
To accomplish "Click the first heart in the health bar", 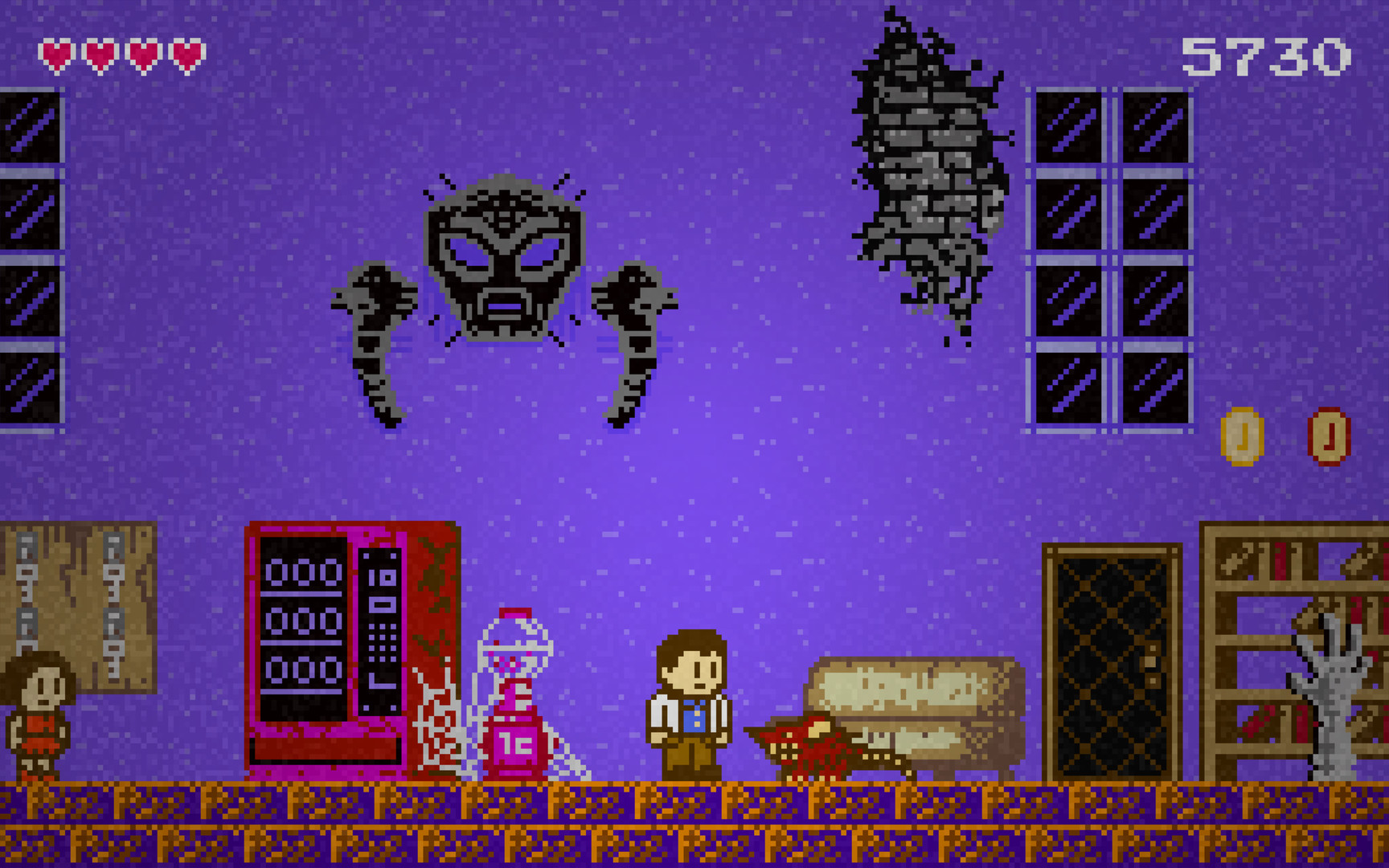I will (x=56, y=55).
